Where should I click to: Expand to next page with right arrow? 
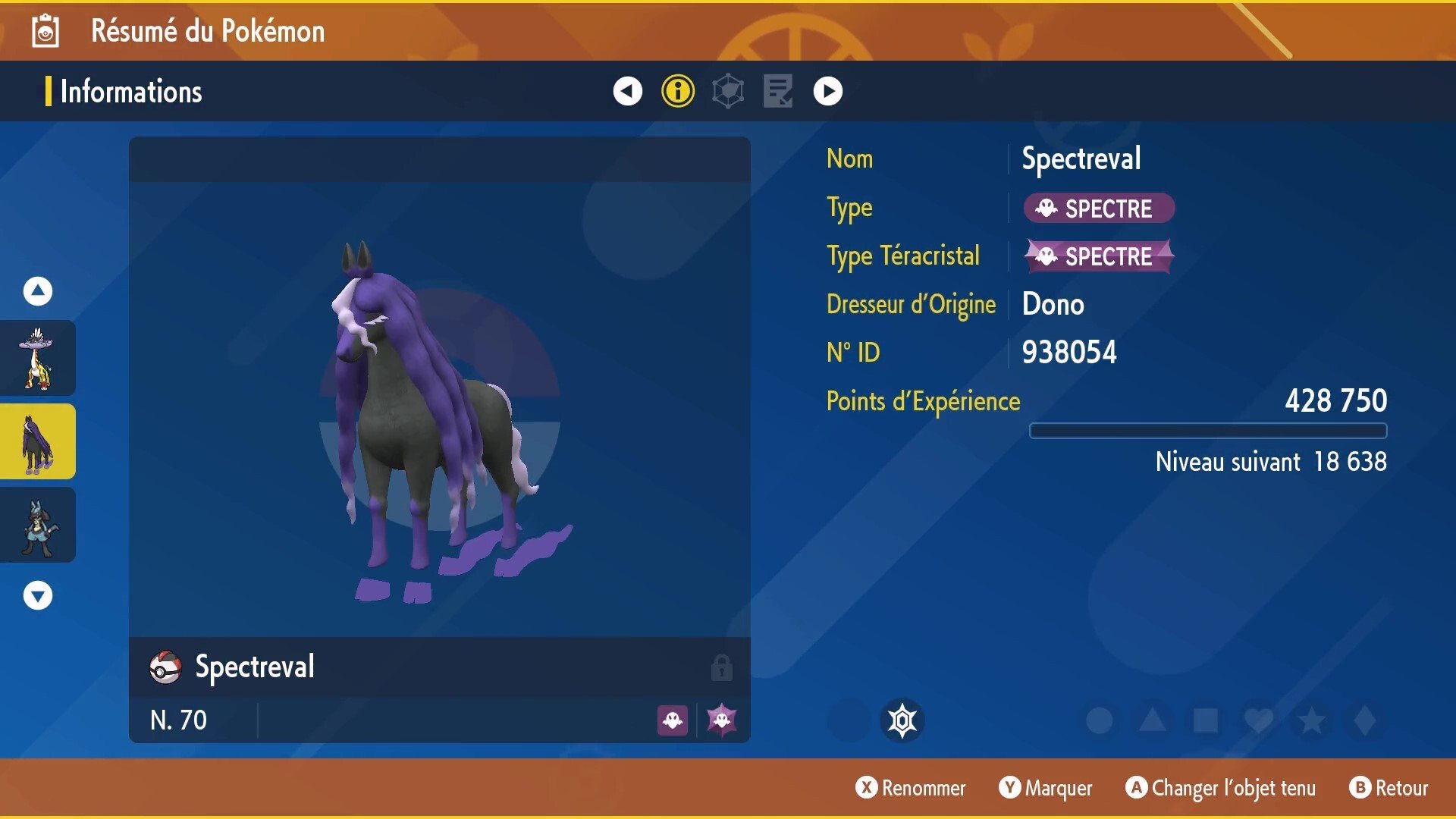point(827,90)
